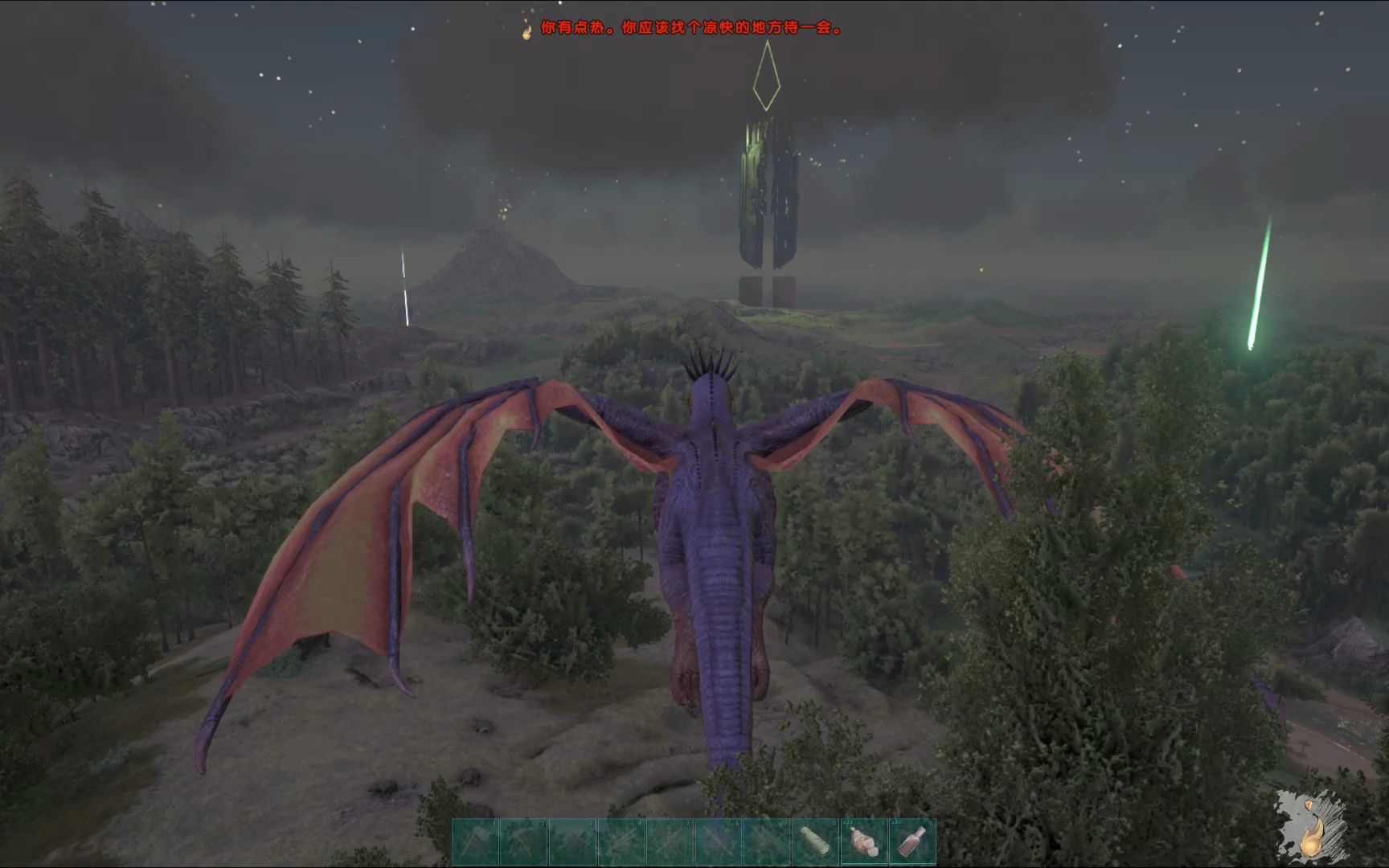This screenshot has height=868, width=1389.
Task: Select the hatchet in hotbar slot 1
Action: click(476, 841)
